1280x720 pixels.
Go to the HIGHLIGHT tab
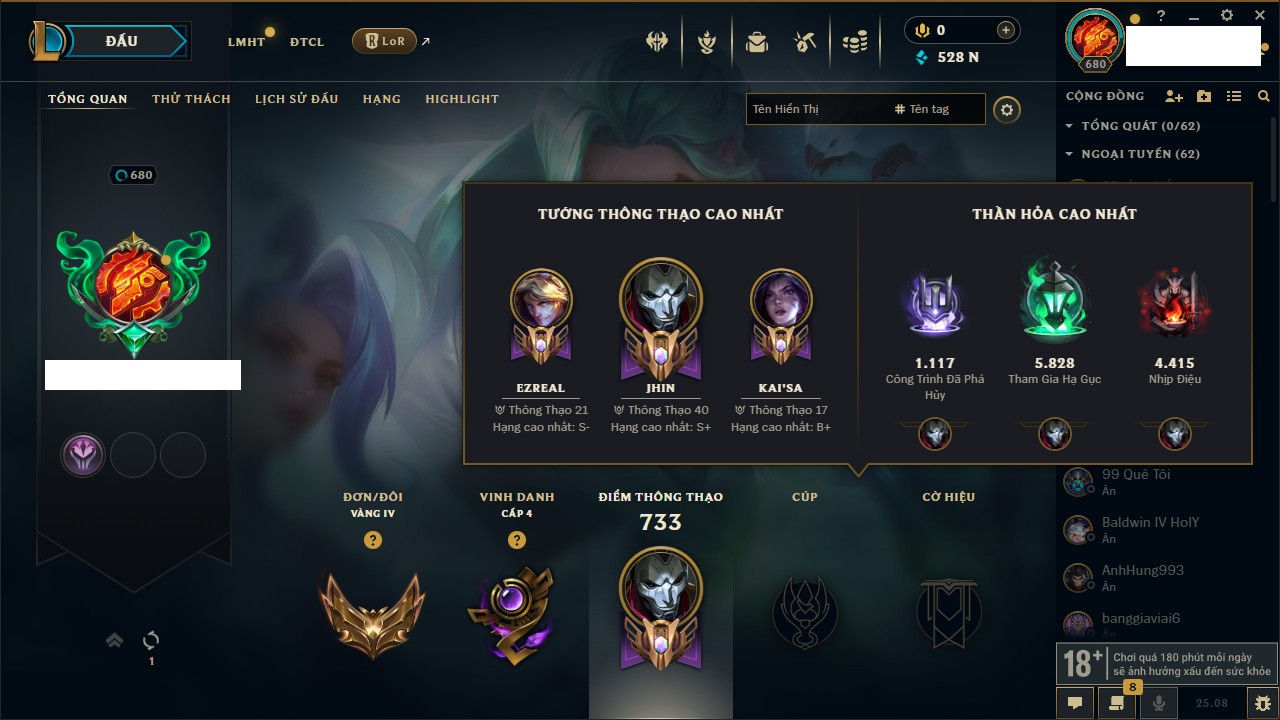point(462,99)
